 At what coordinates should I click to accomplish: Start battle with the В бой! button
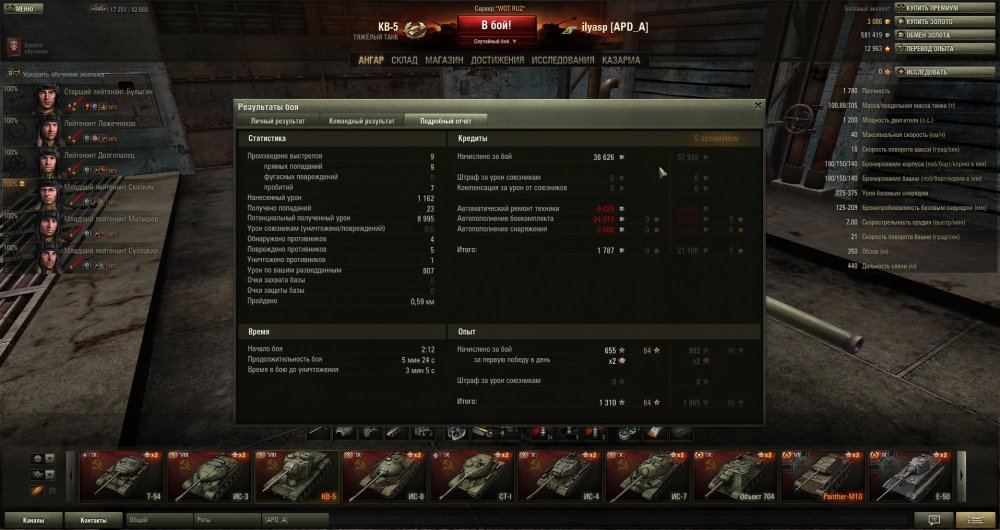pos(499,25)
